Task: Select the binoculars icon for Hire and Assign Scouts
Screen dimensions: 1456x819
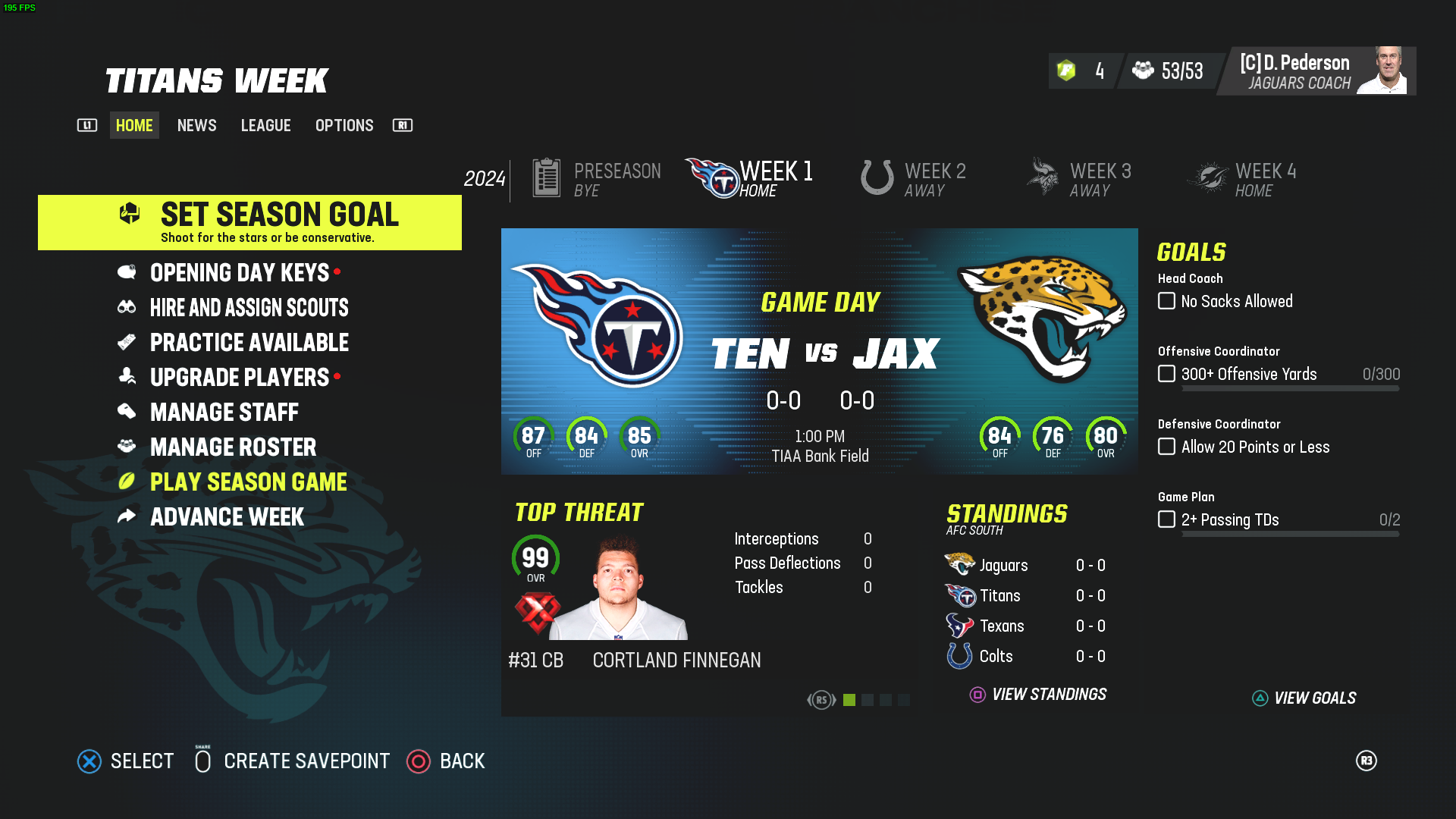Action: [x=128, y=307]
